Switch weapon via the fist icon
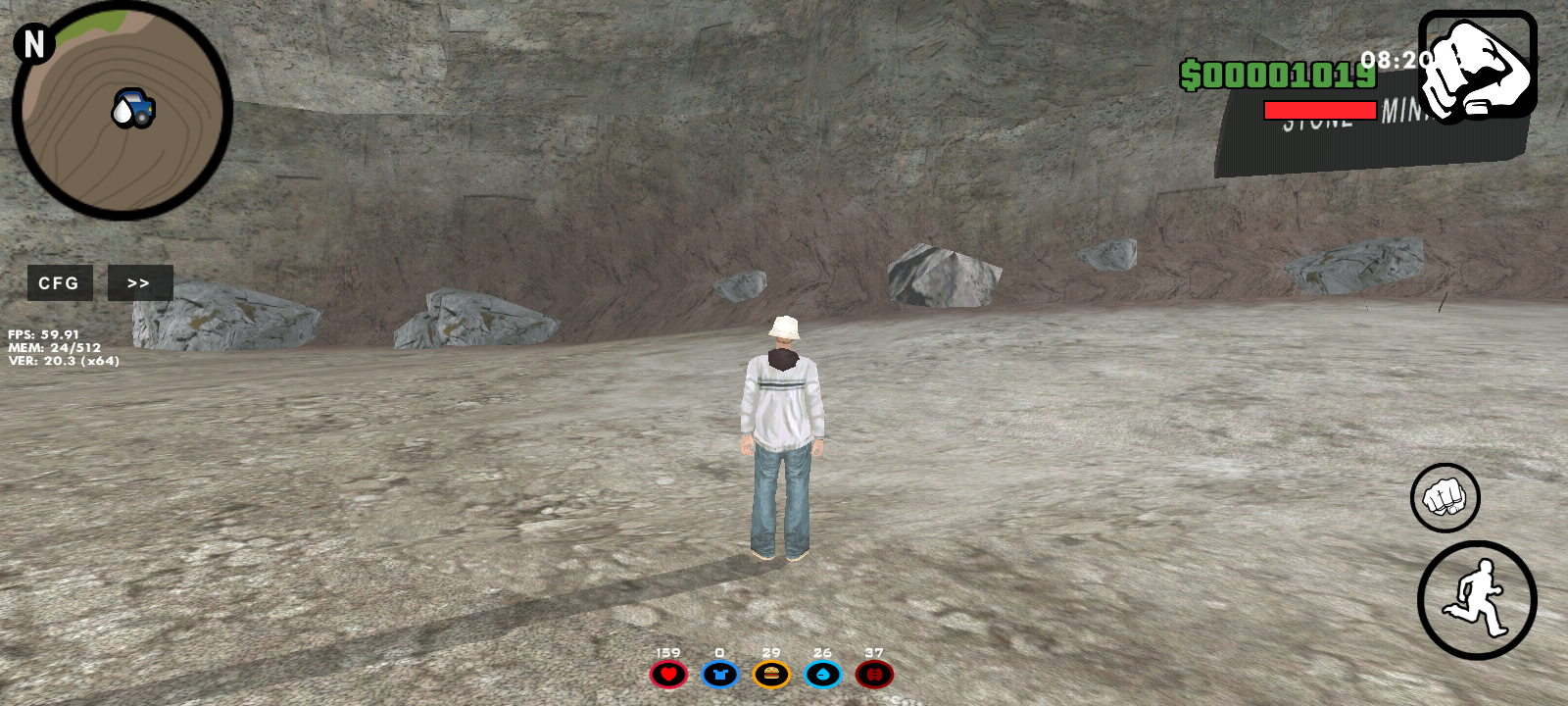The height and width of the screenshot is (706, 1568). point(1477,65)
